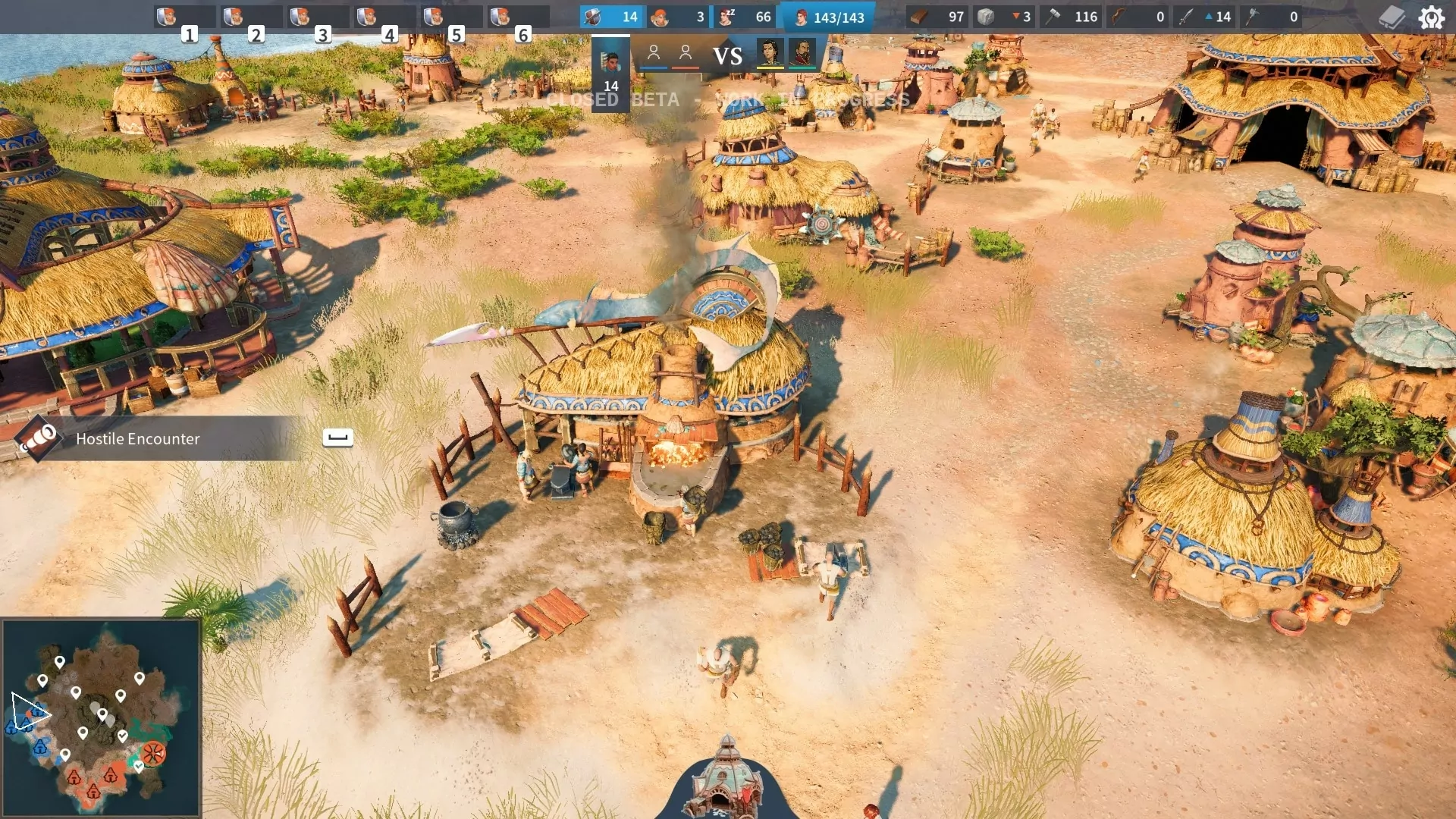Click the sword resource showing 14

click(x=1204, y=17)
